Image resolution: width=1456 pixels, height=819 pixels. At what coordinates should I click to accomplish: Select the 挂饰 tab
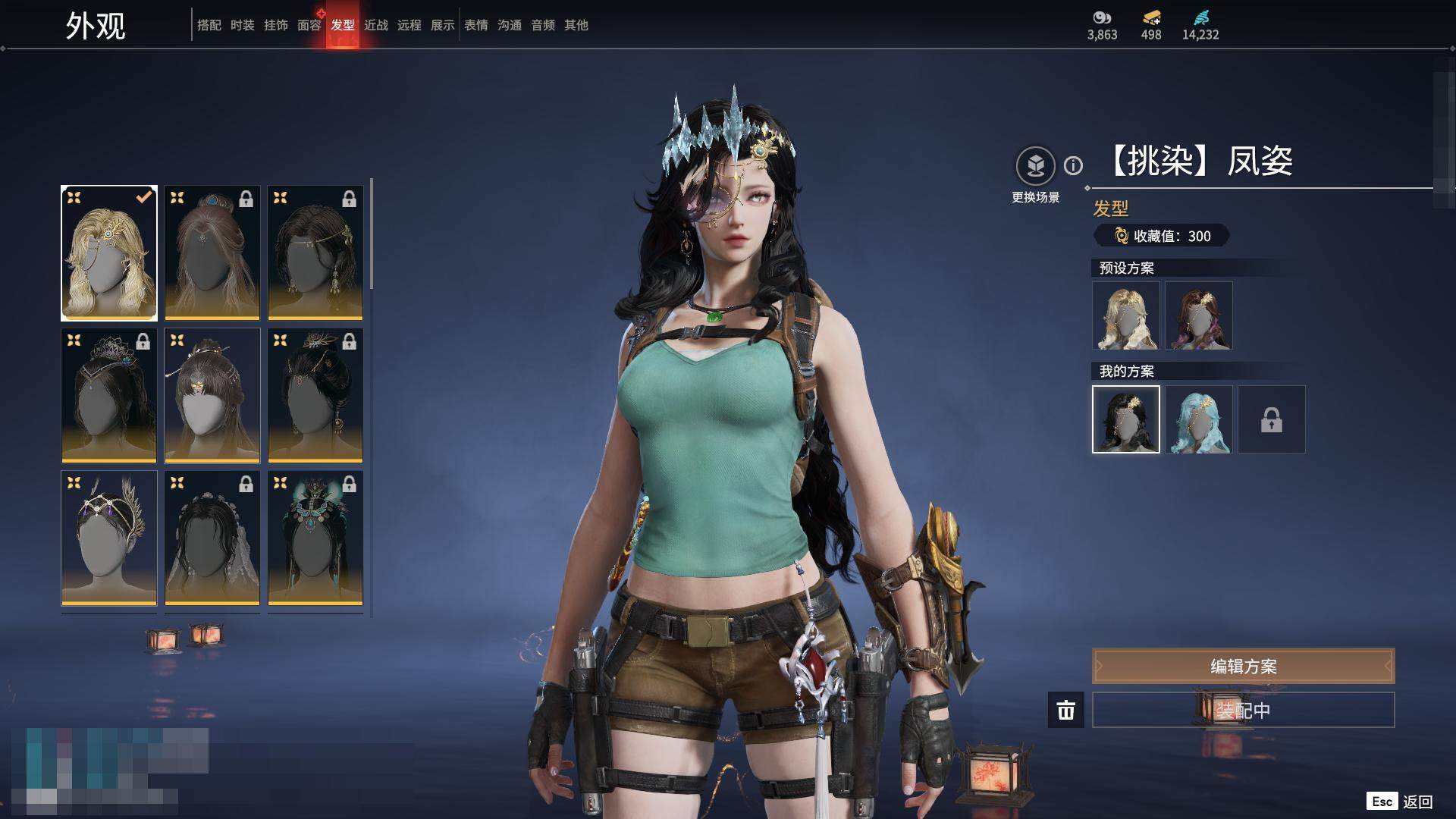(276, 25)
